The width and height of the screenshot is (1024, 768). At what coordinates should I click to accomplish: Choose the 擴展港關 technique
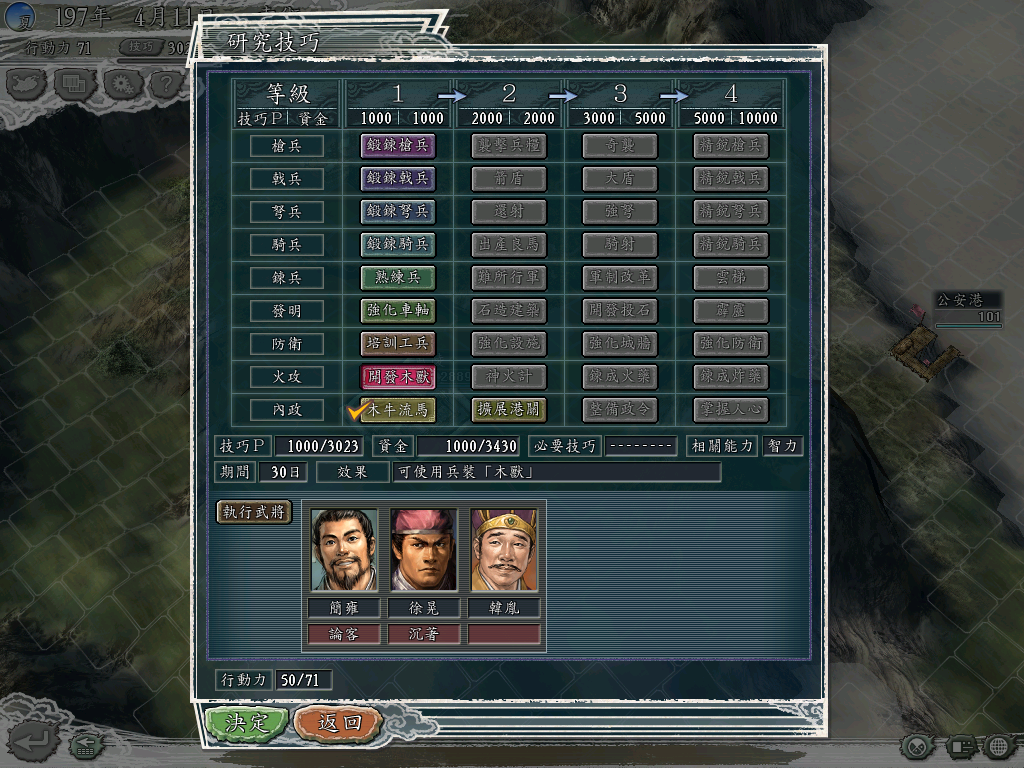click(x=509, y=410)
